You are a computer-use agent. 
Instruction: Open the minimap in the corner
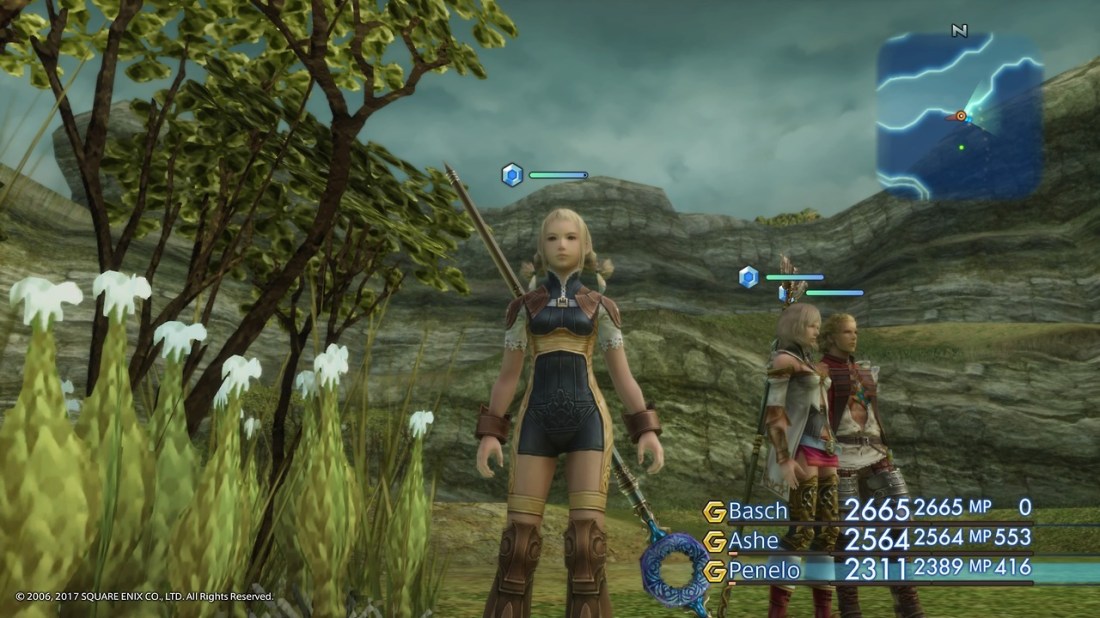coord(960,115)
